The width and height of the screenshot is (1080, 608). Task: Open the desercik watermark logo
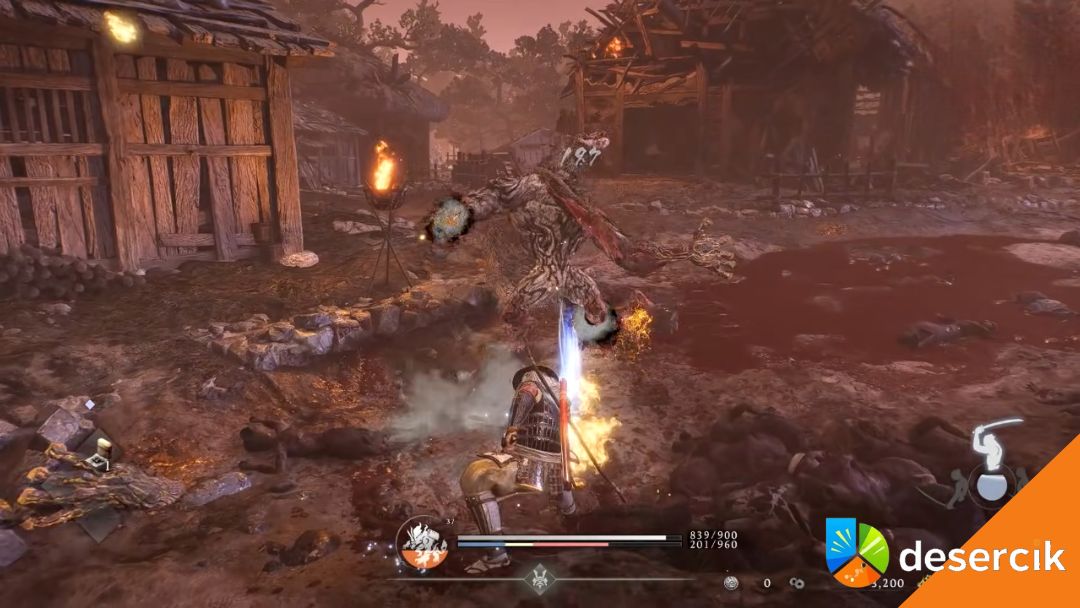point(856,552)
